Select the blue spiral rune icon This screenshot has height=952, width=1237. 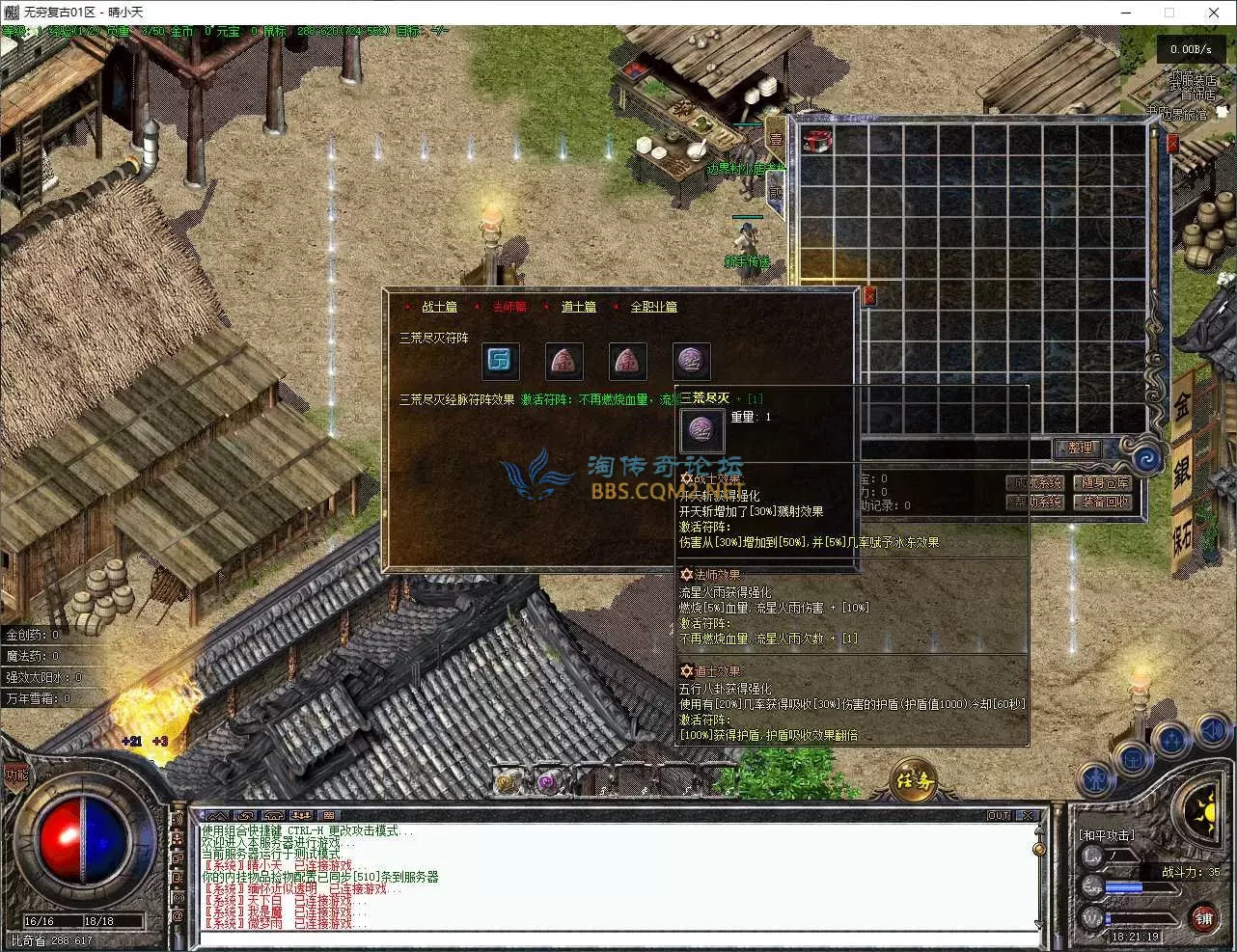[500, 362]
